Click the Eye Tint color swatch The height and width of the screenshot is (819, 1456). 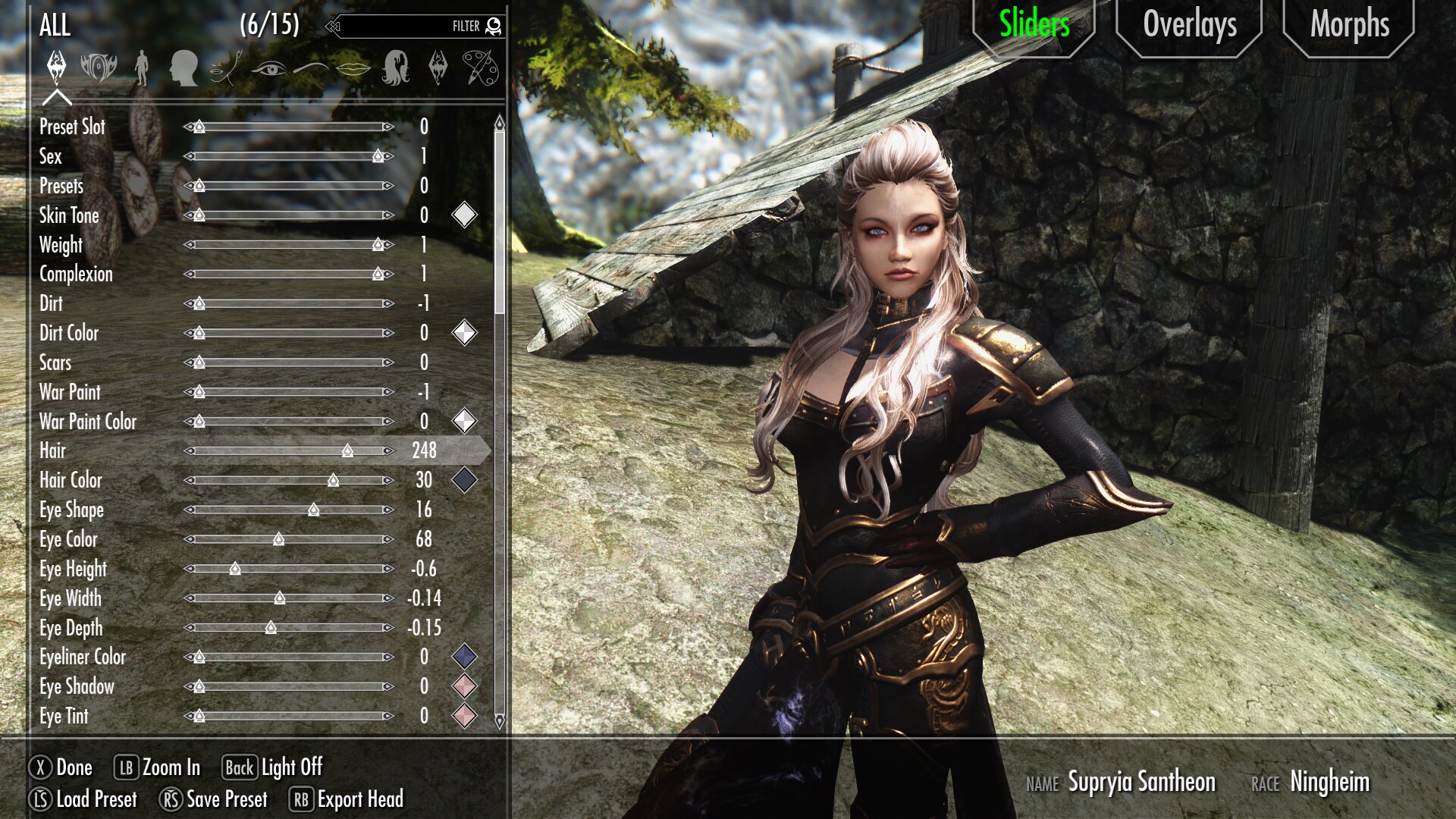pyautogui.click(x=464, y=716)
